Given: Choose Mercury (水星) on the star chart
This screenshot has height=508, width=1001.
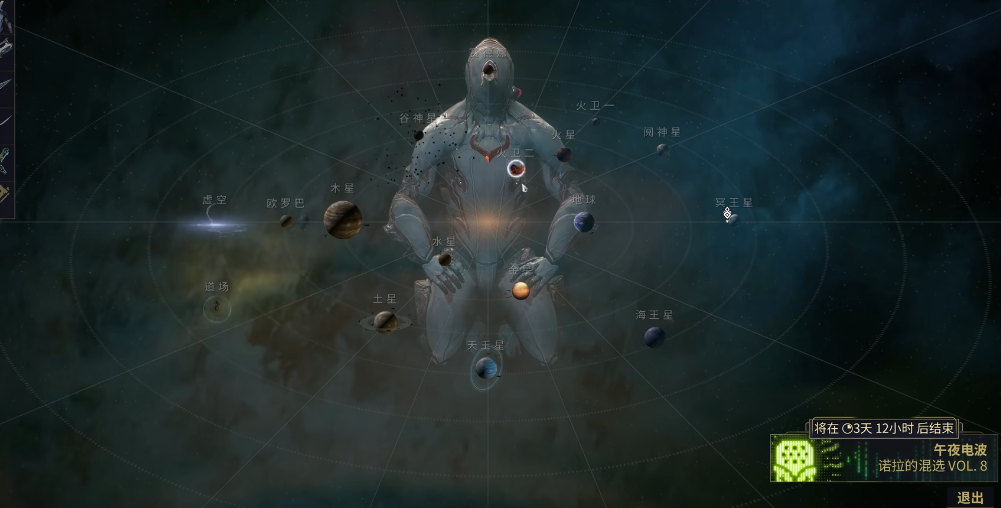Looking at the screenshot, I should (x=445, y=259).
